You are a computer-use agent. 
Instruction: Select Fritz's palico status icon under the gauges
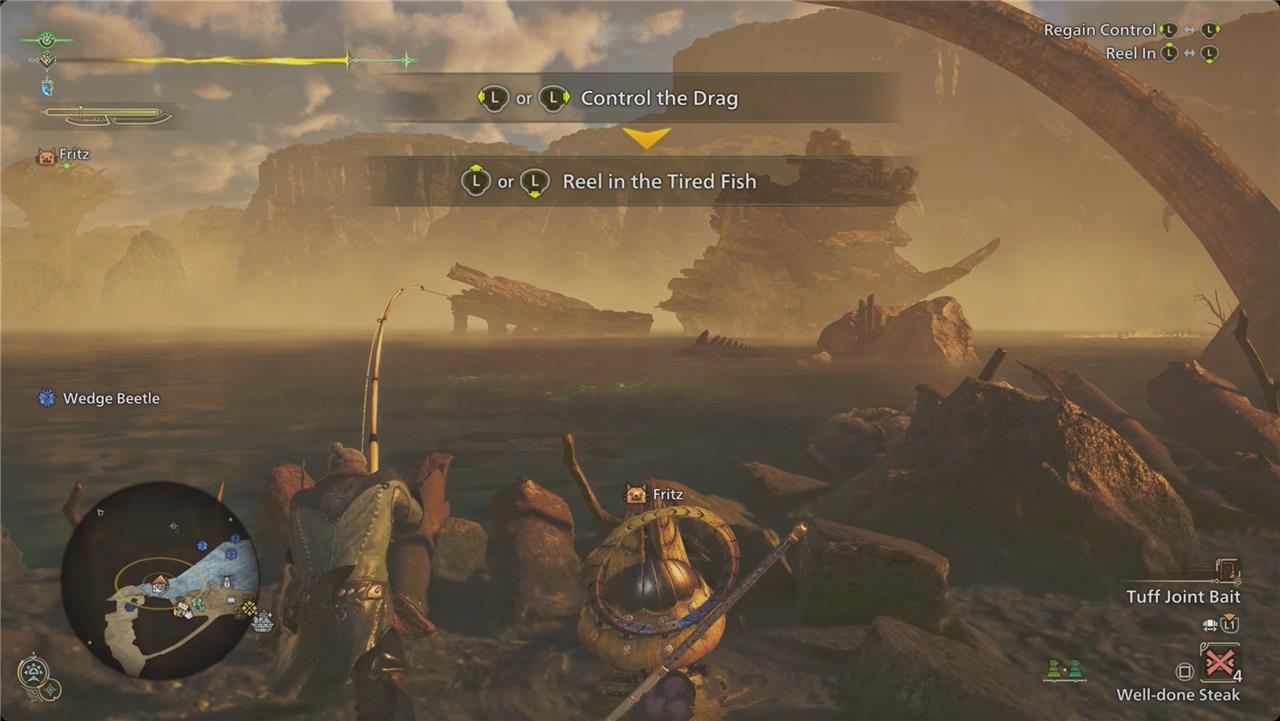click(45, 156)
